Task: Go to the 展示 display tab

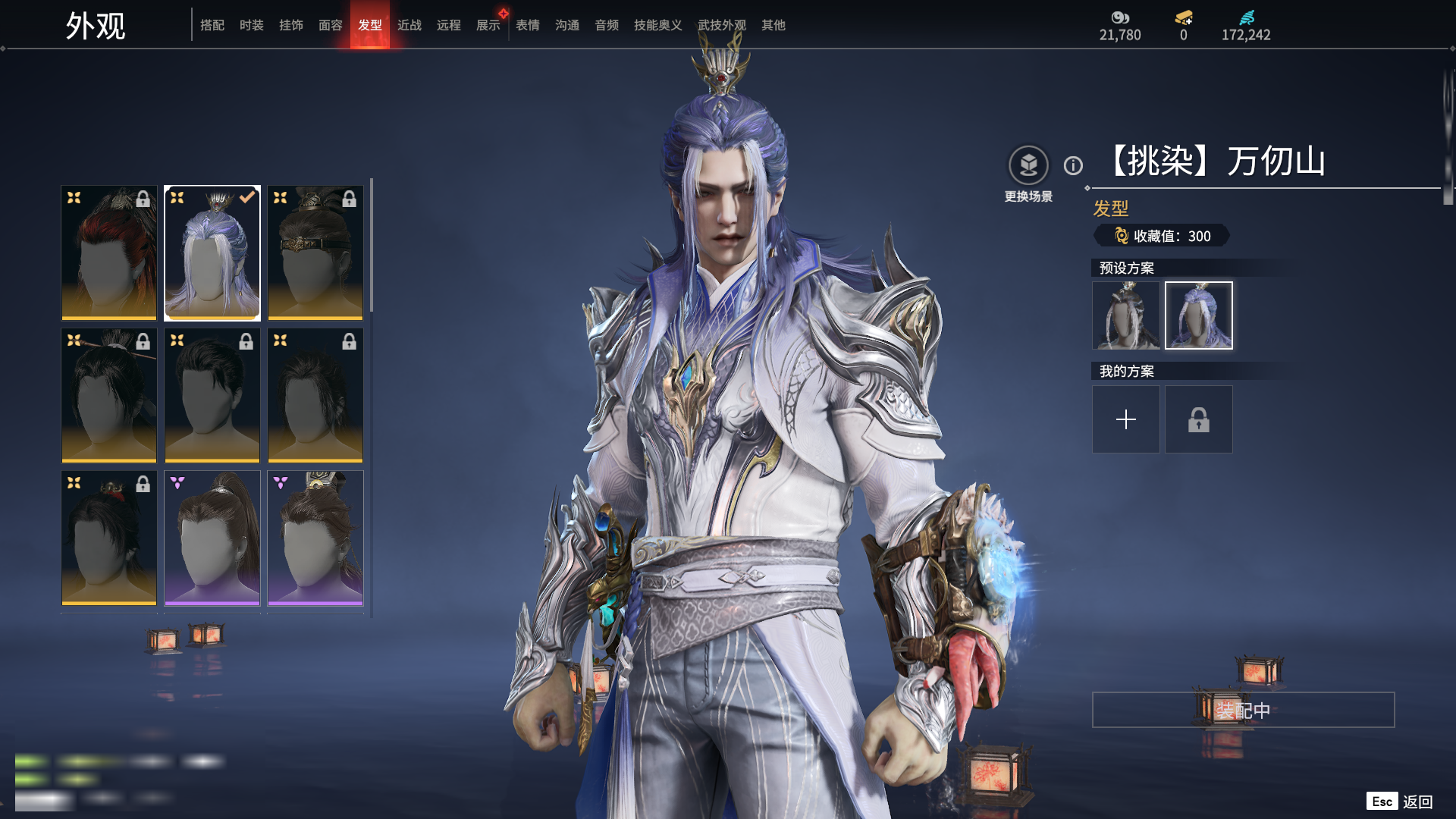Action: 488,25
